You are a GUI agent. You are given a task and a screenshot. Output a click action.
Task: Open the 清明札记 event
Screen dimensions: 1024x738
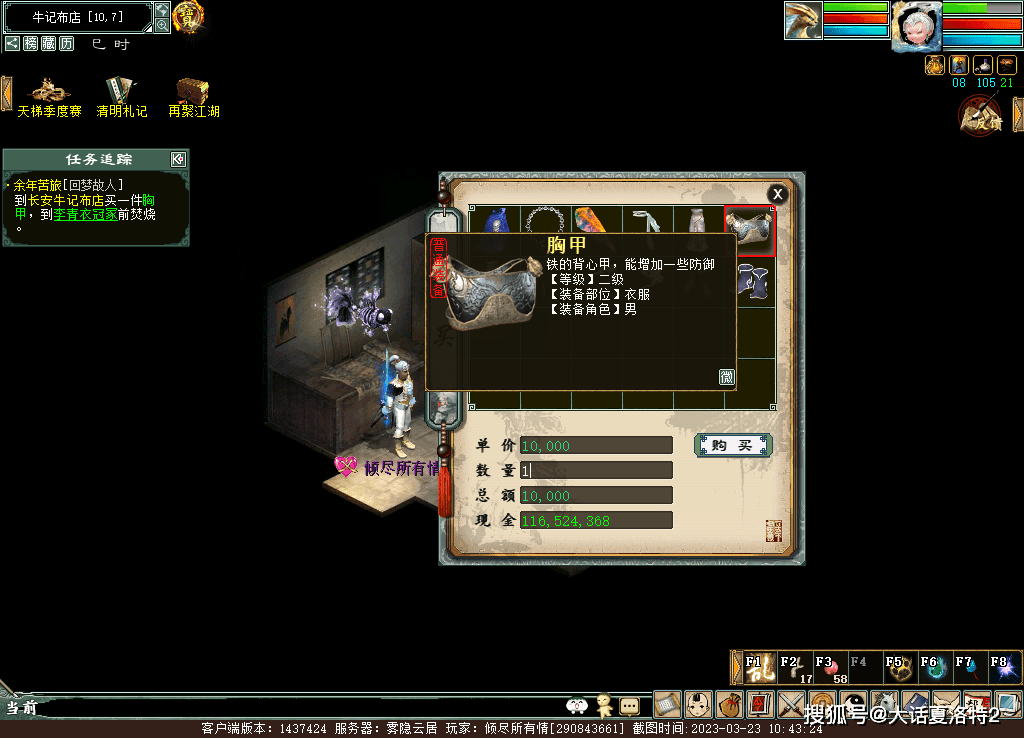(x=121, y=97)
